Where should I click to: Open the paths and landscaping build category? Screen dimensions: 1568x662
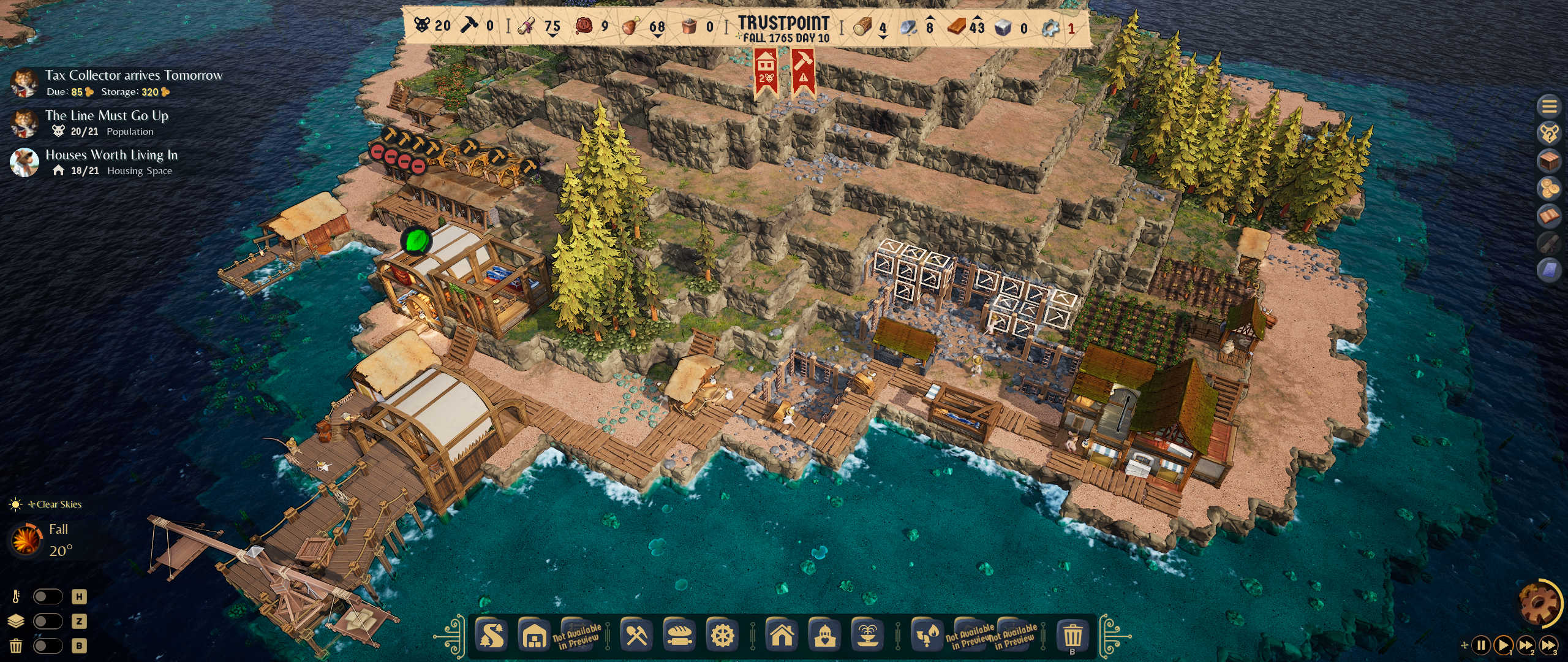[x=492, y=636]
